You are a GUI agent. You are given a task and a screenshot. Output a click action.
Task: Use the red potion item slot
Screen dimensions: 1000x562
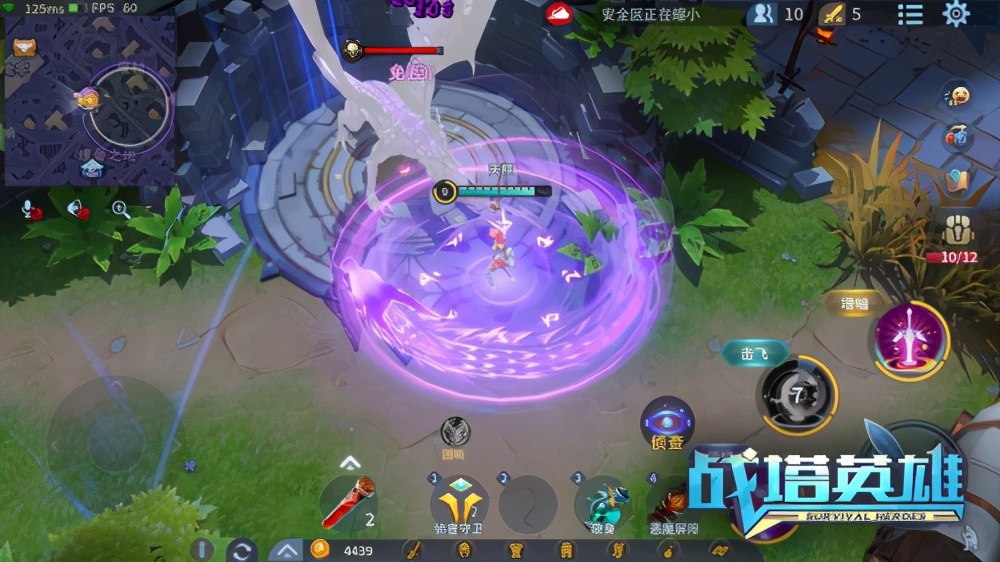(x=350, y=503)
